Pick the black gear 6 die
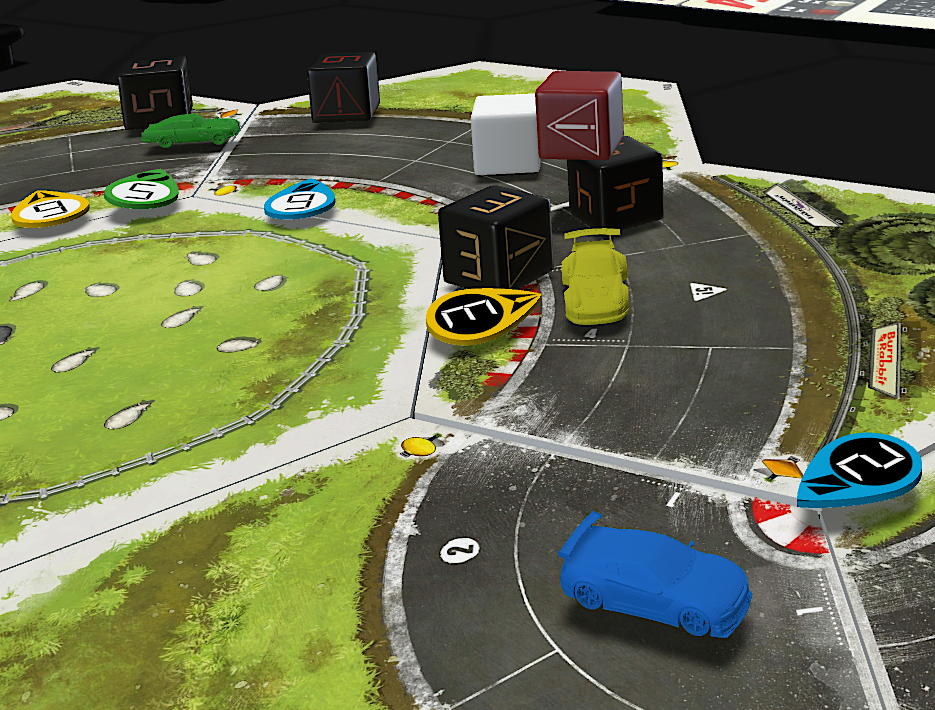935x710 pixels. click(342, 87)
